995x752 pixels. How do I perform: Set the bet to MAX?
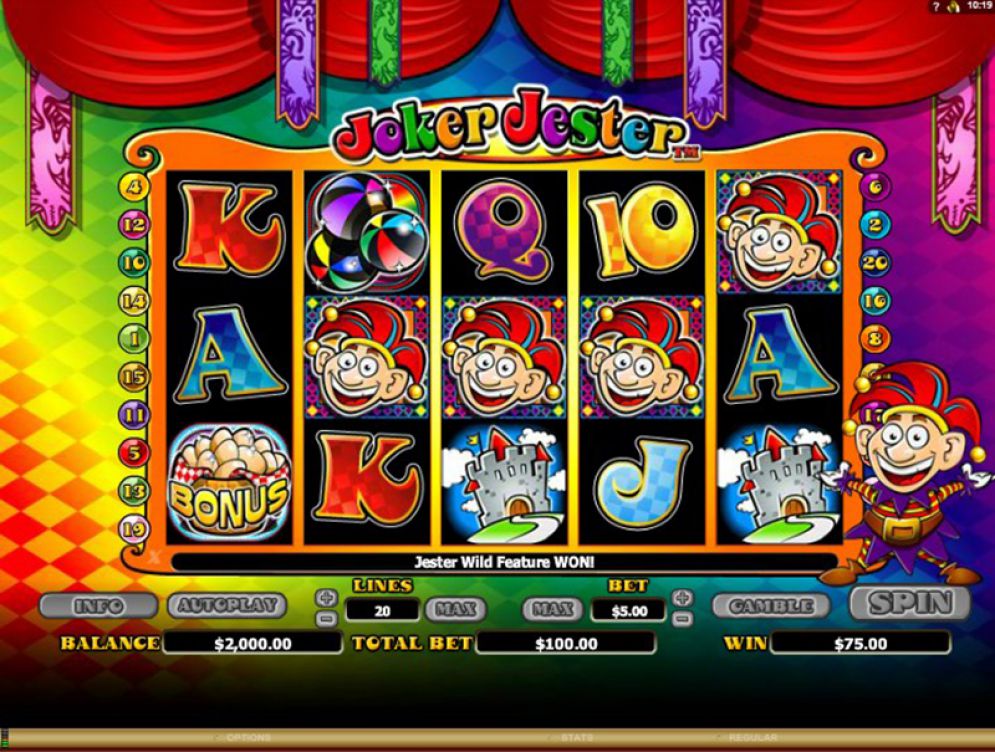(x=552, y=608)
